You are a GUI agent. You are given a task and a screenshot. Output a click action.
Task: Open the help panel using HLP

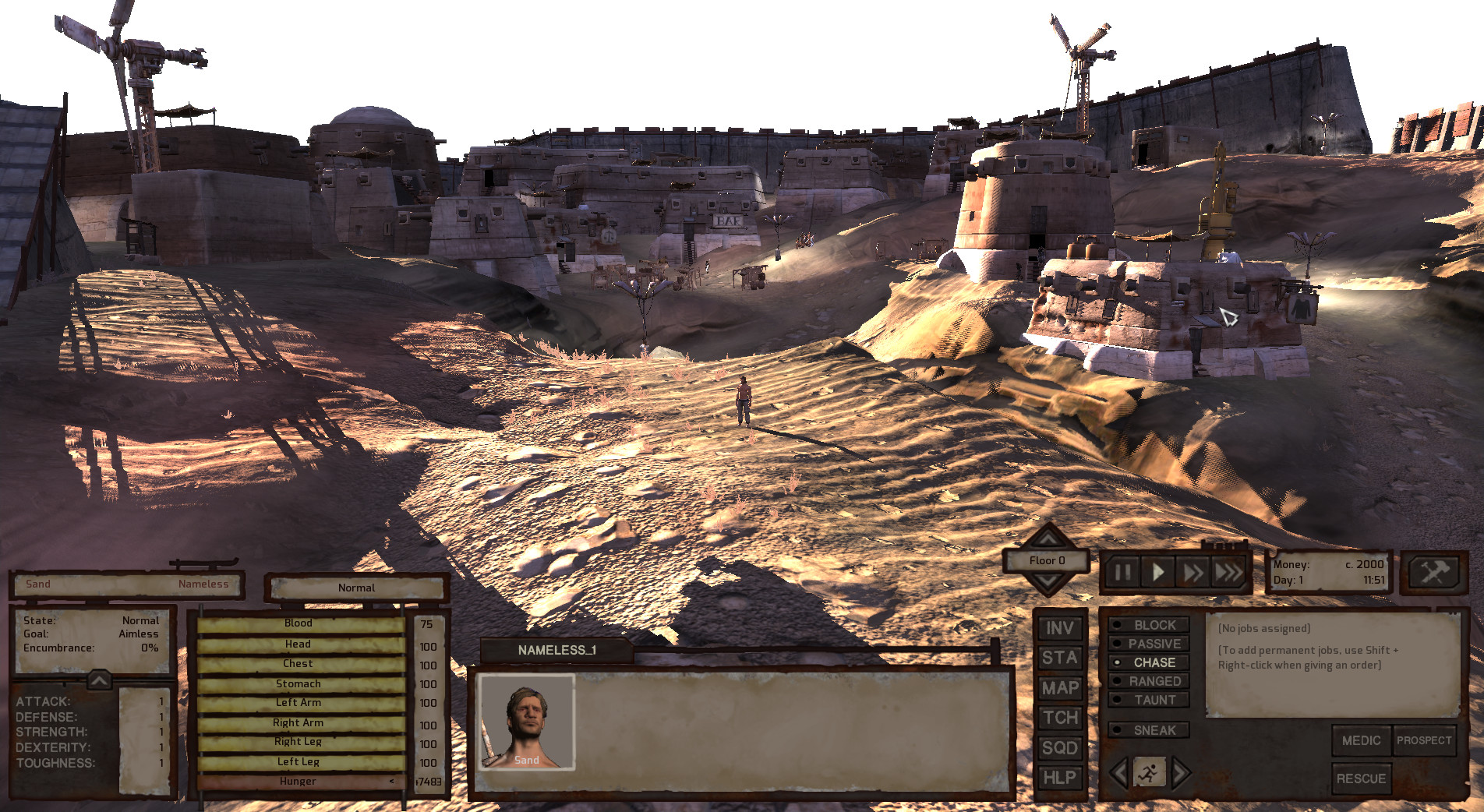1058,777
